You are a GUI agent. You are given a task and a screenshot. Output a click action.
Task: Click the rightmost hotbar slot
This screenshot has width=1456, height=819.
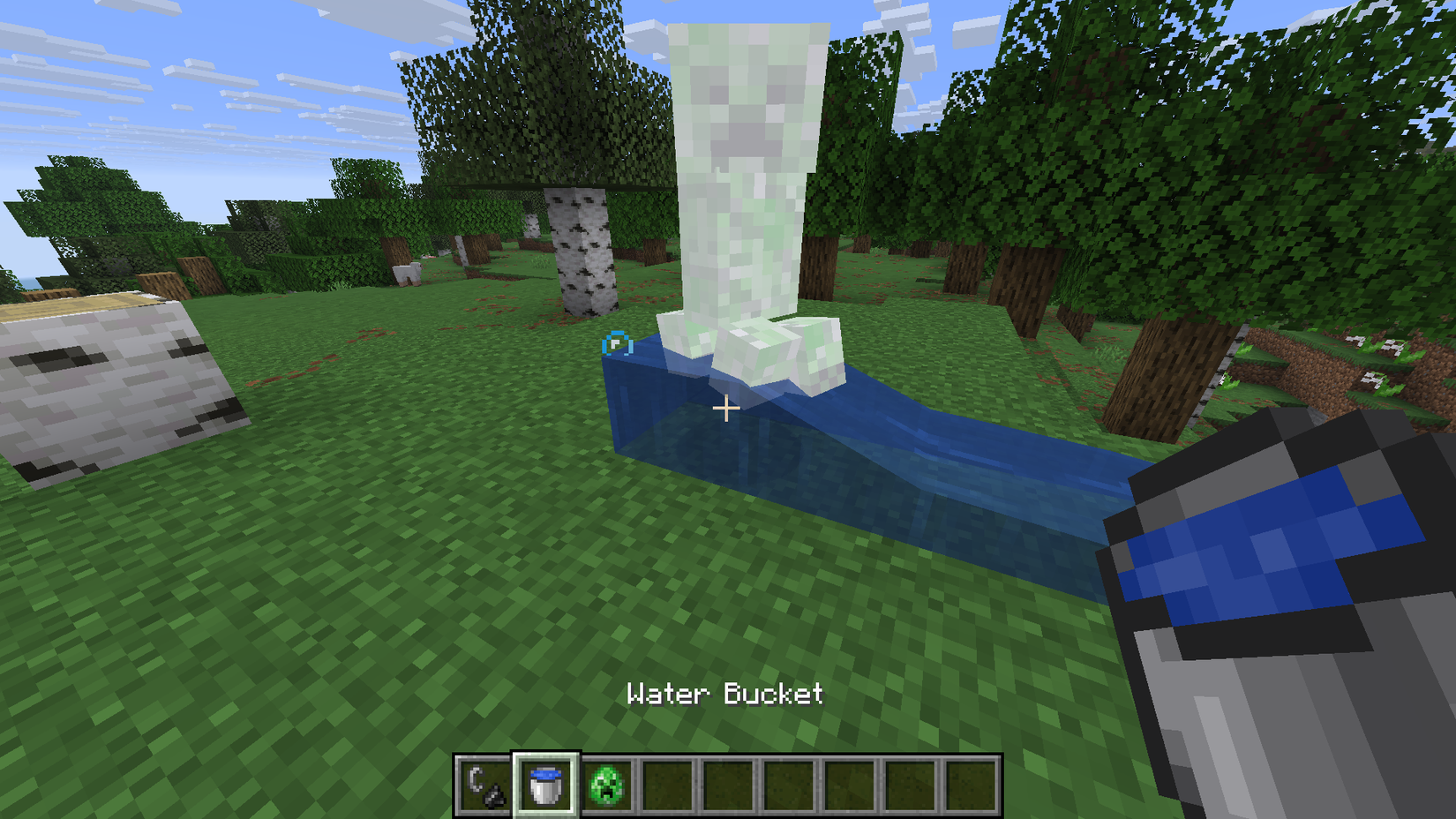point(973,784)
